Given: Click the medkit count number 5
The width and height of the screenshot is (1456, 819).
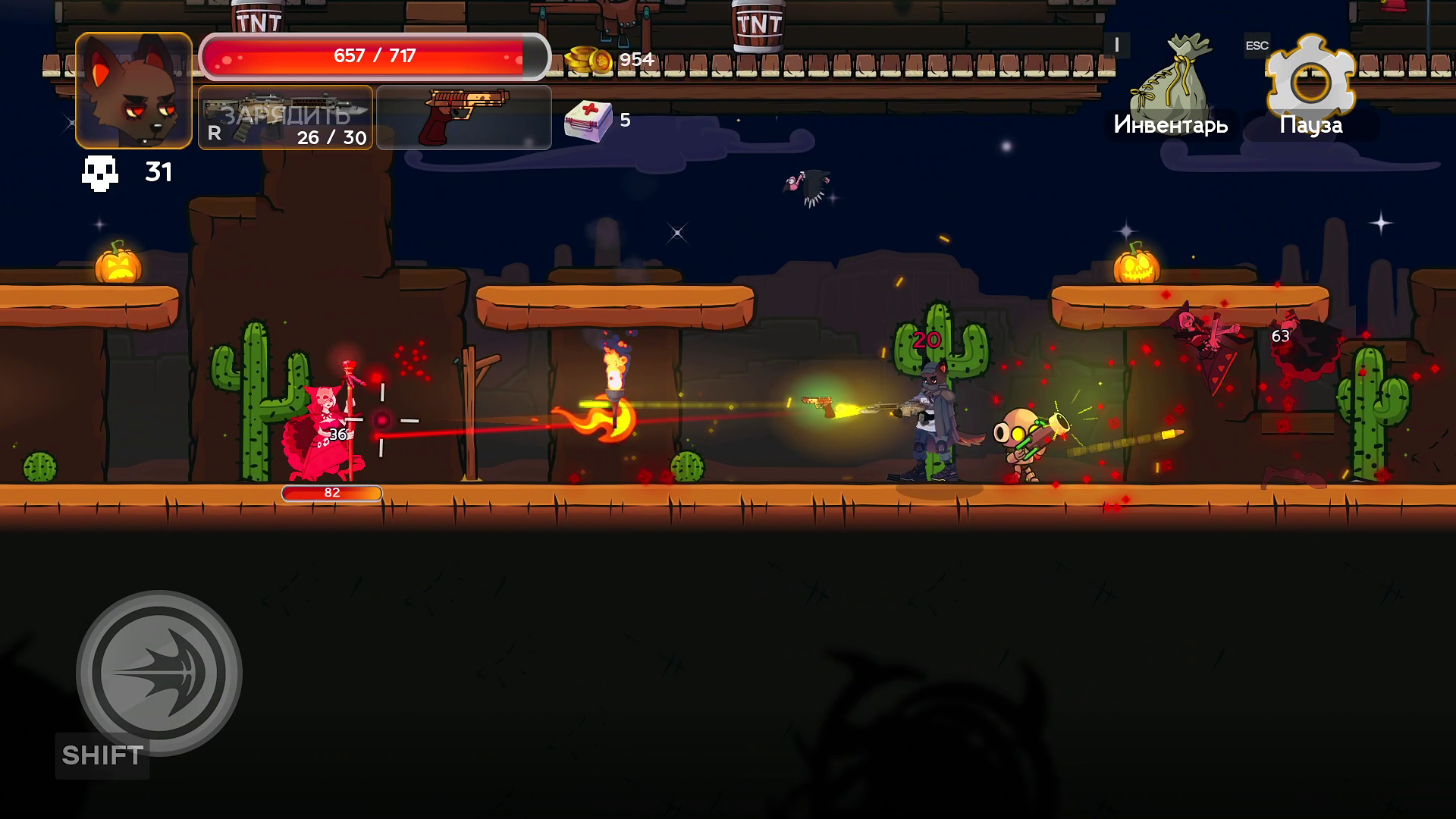Looking at the screenshot, I should (x=625, y=120).
